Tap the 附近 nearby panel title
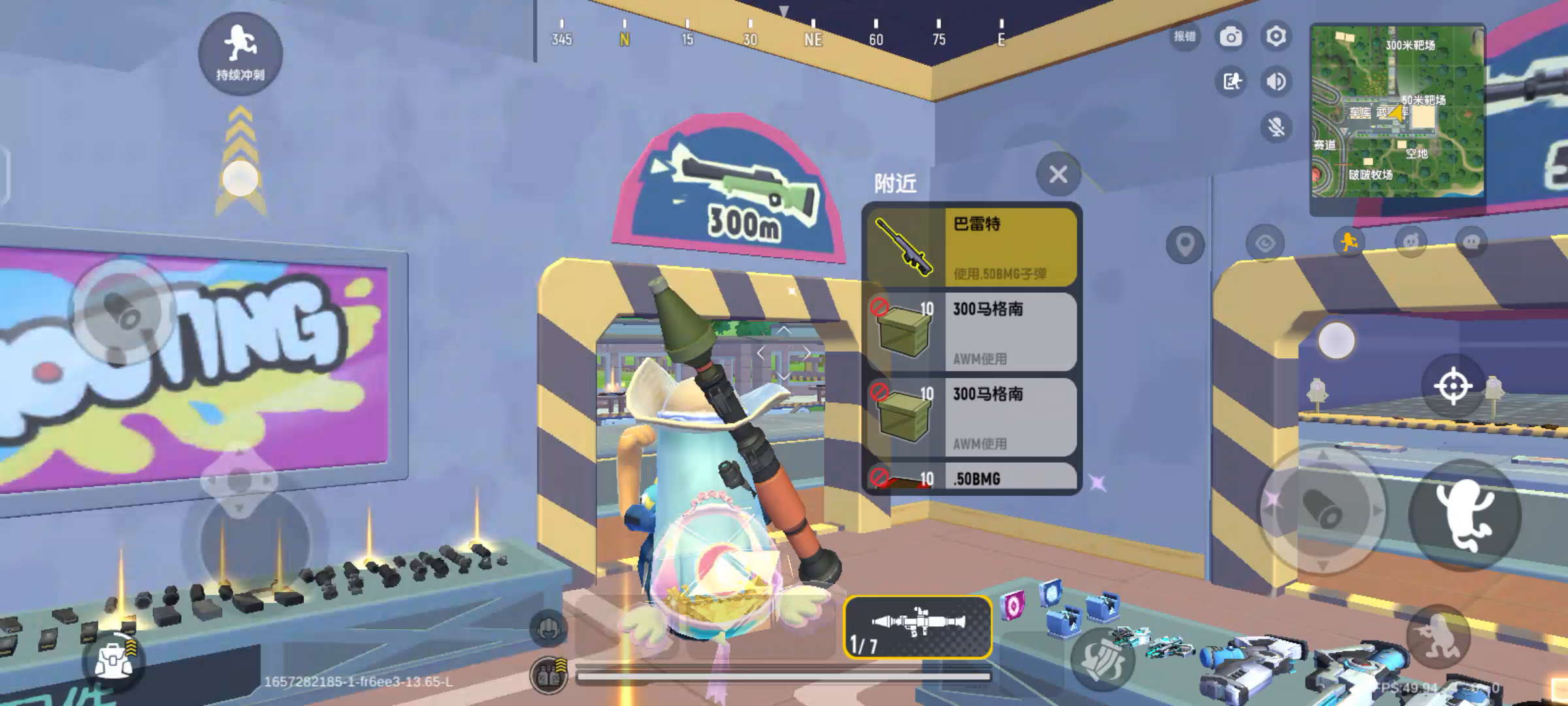 click(894, 184)
